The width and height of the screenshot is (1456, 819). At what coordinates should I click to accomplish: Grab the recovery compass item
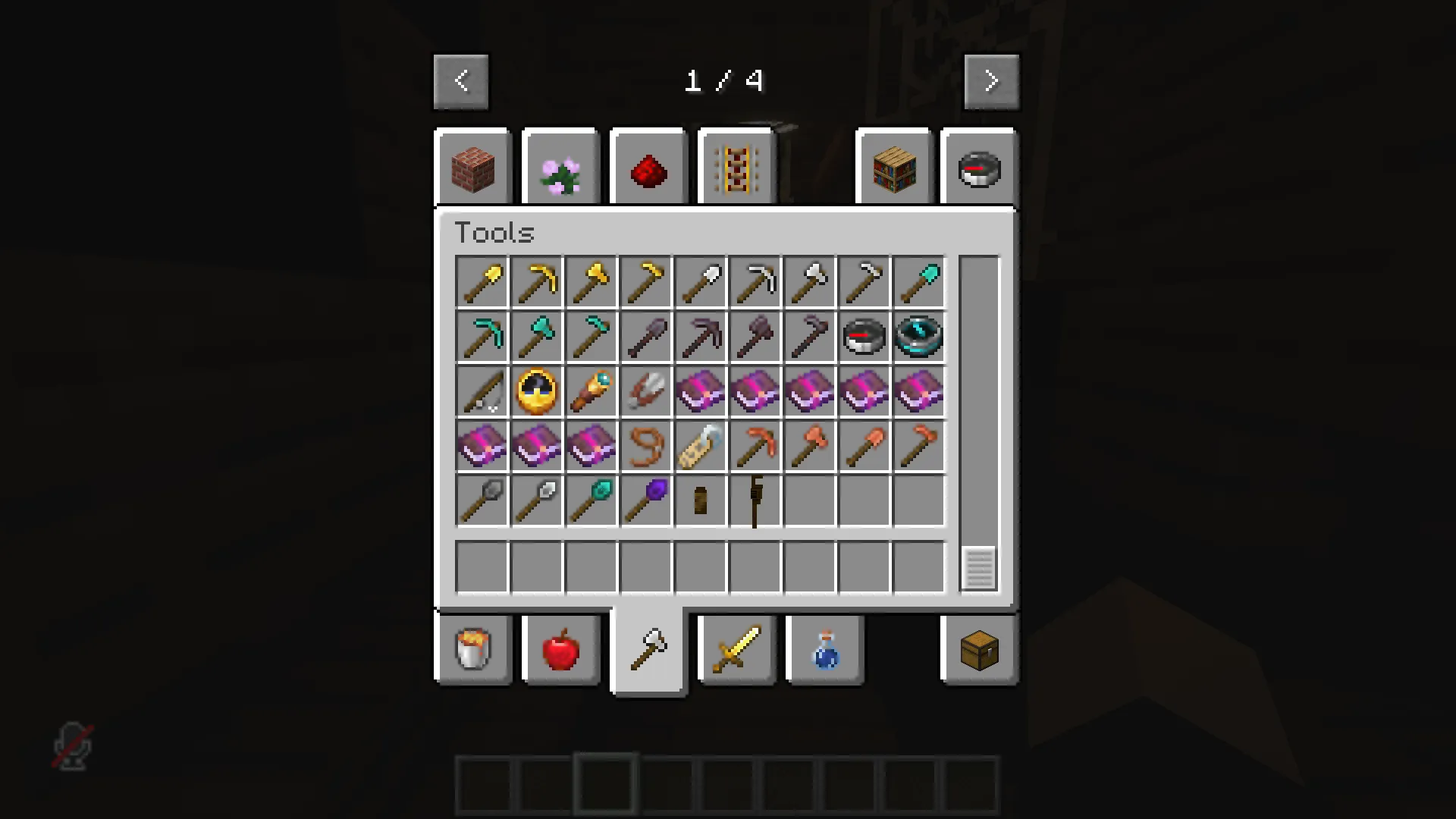[919, 337]
